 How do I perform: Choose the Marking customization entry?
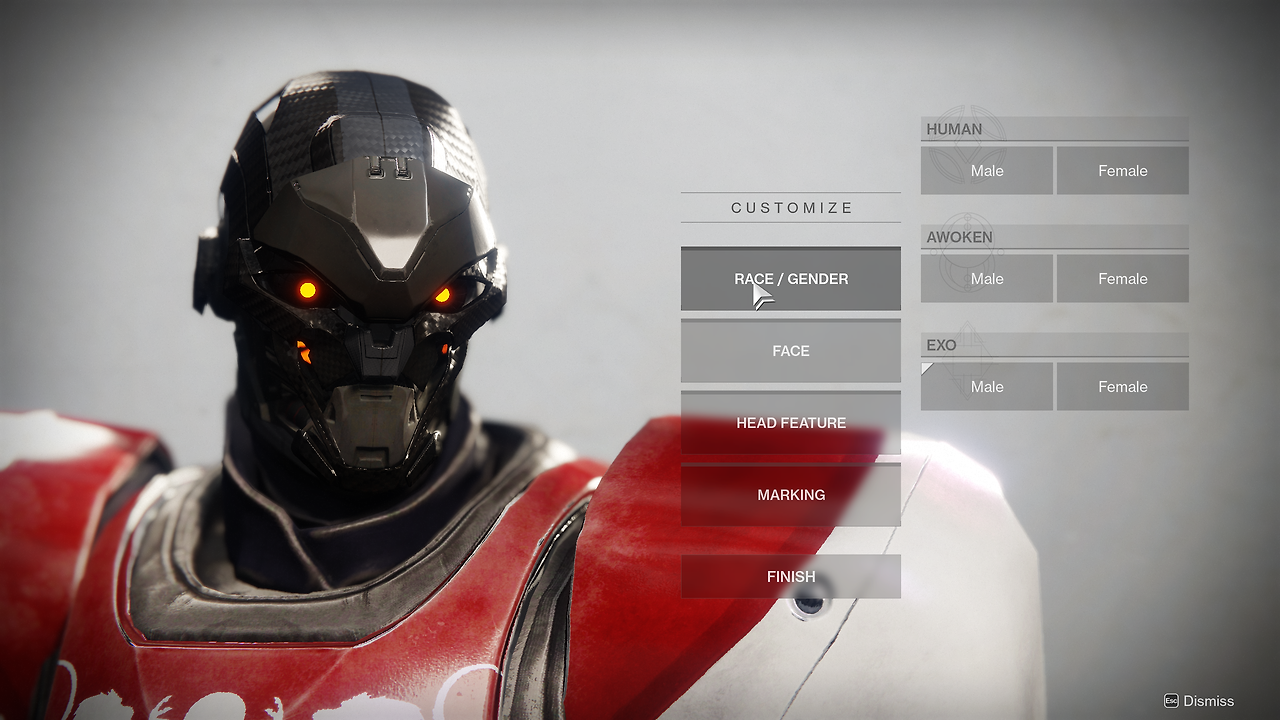(790, 495)
